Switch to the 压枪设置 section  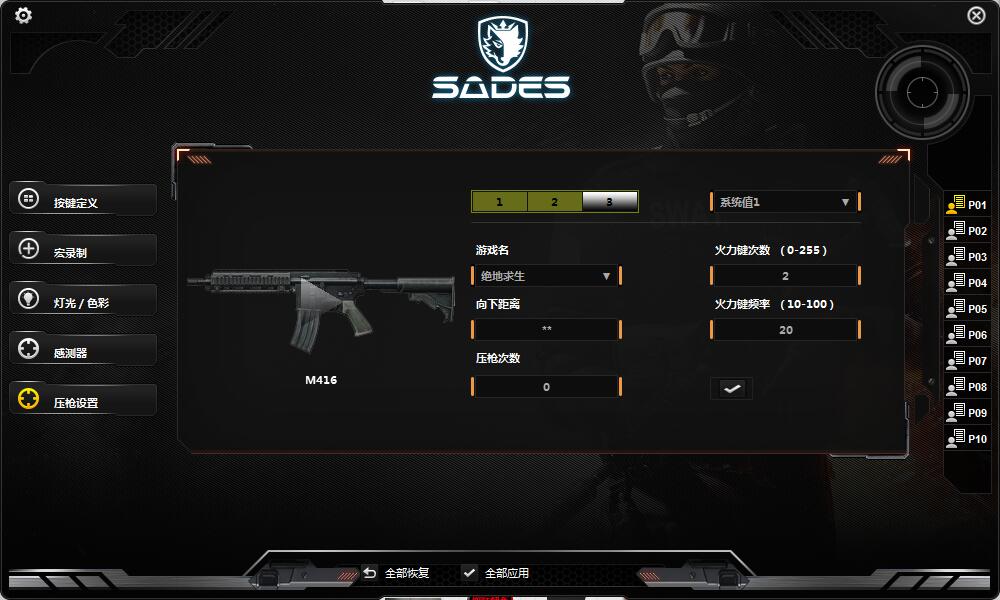pos(83,401)
